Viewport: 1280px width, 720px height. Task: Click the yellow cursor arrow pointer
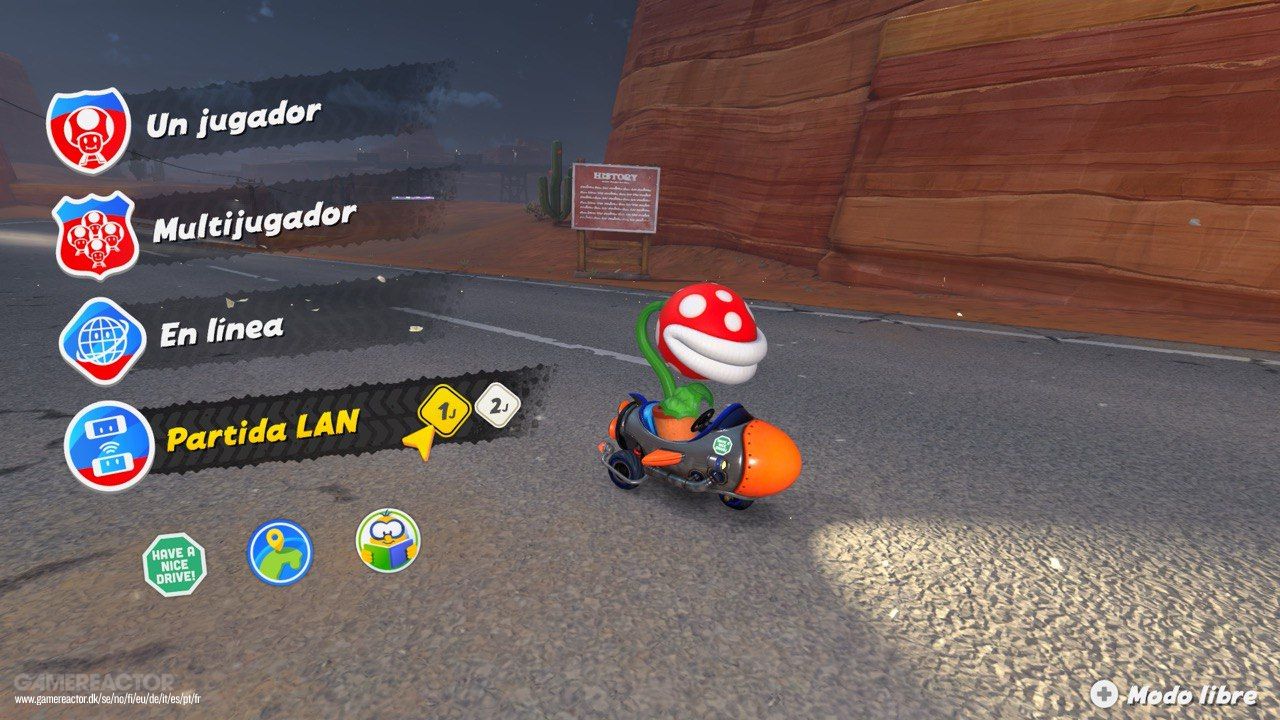click(420, 440)
